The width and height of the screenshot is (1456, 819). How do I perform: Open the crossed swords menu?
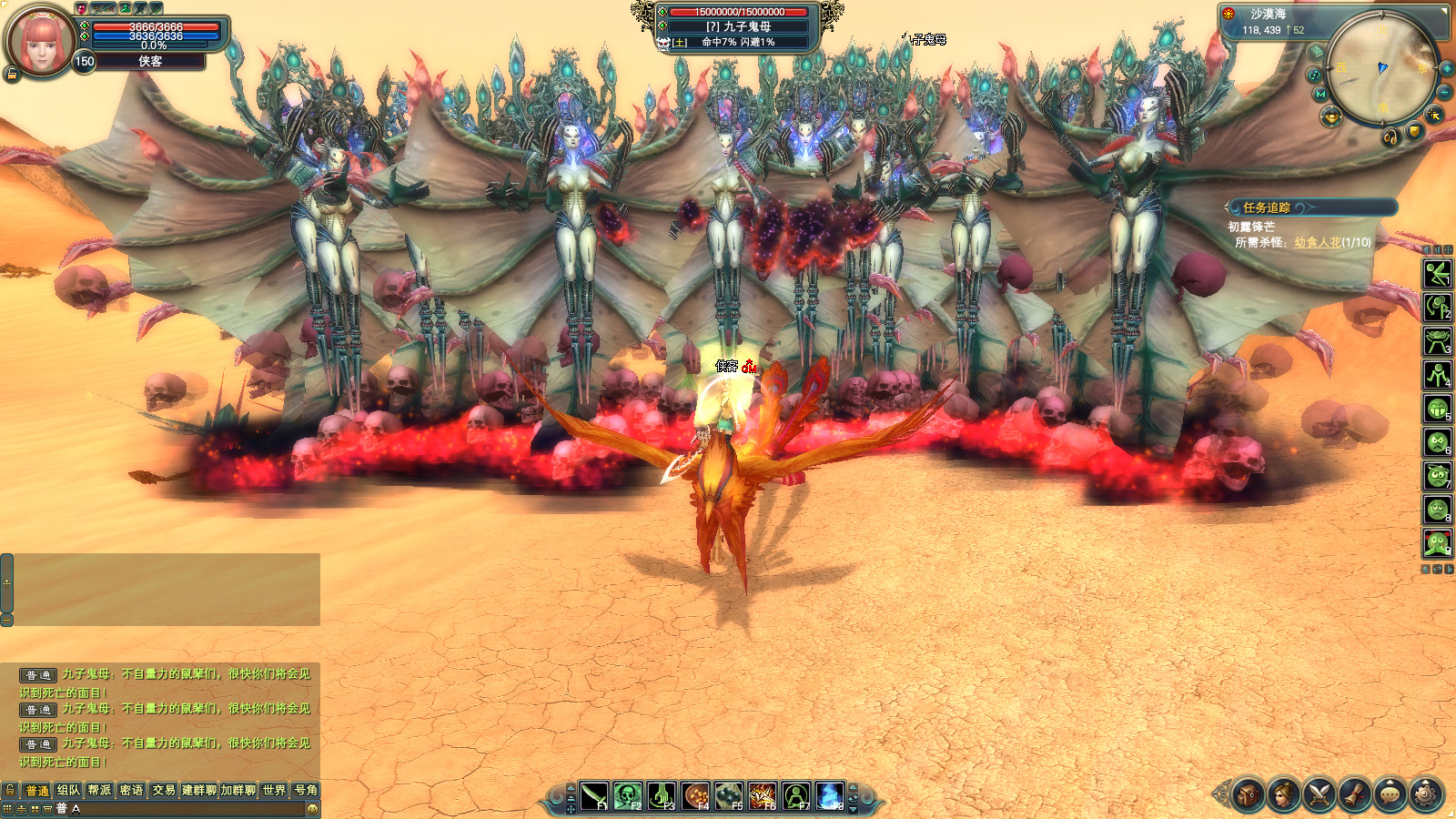pyautogui.click(x=1319, y=795)
